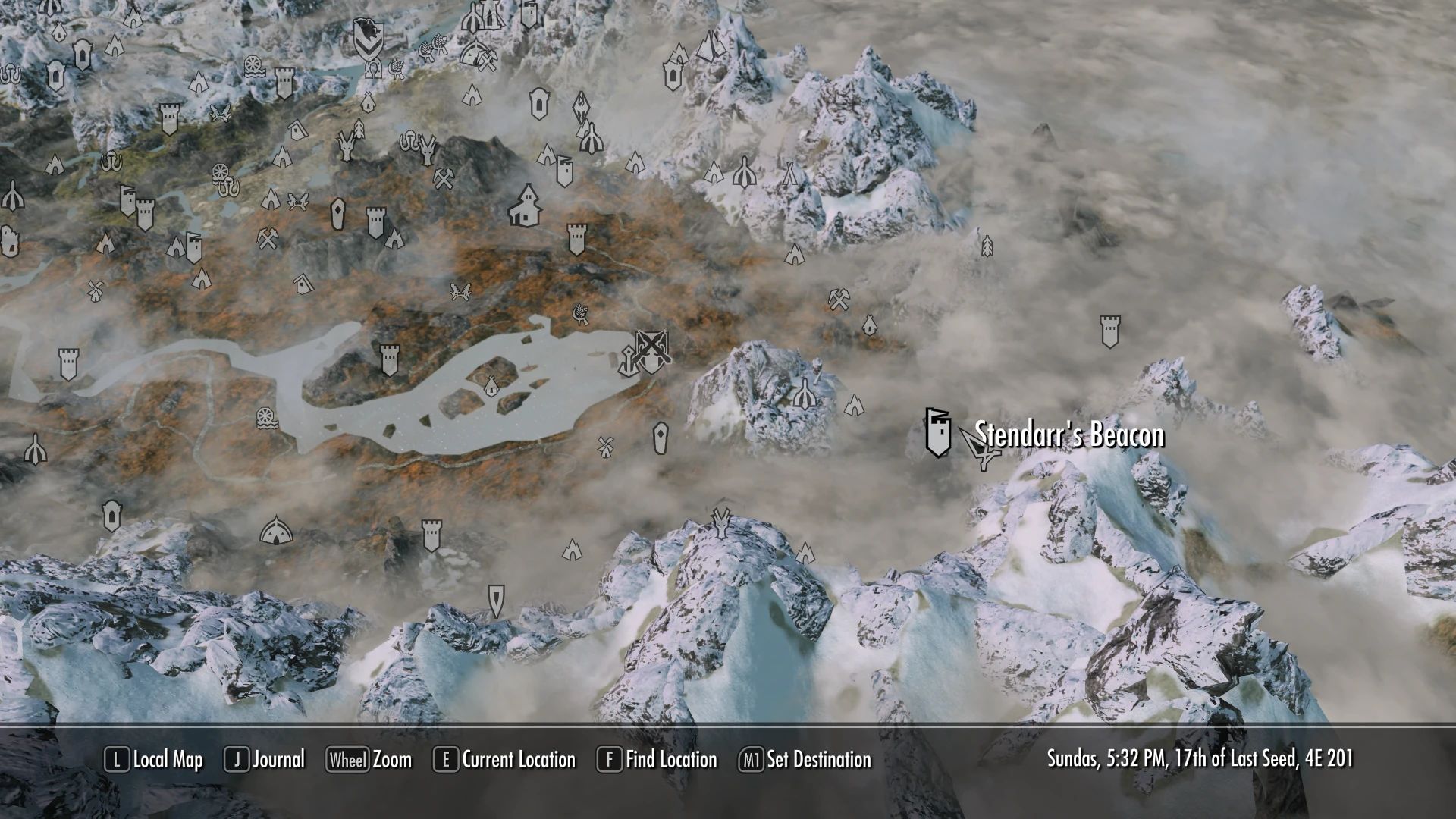Open the Local Map view

point(163,760)
